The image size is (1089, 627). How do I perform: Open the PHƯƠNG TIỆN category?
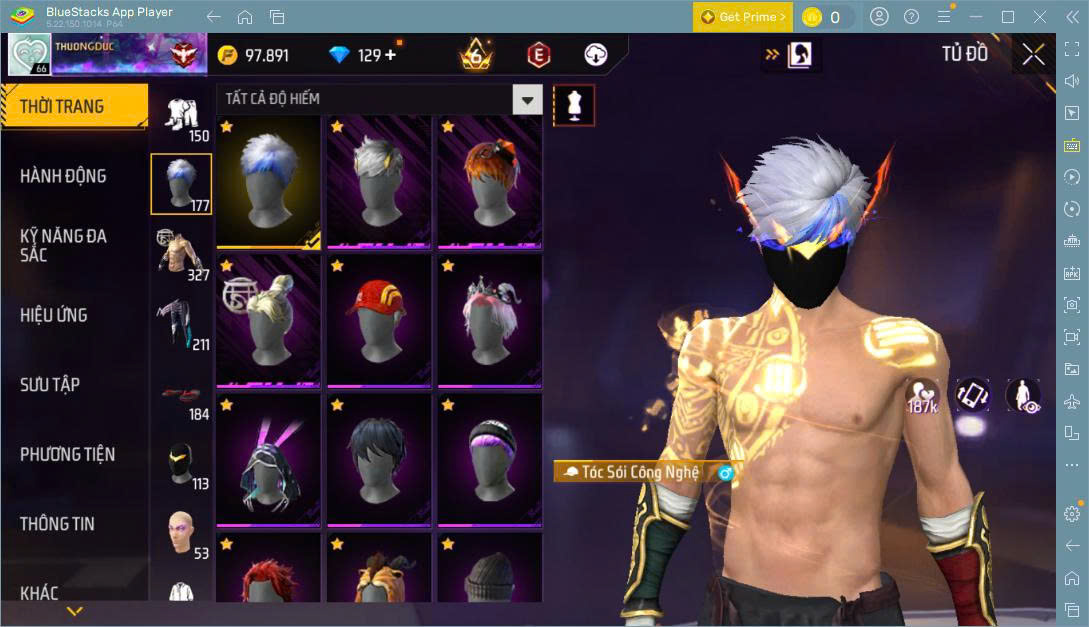(x=67, y=454)
